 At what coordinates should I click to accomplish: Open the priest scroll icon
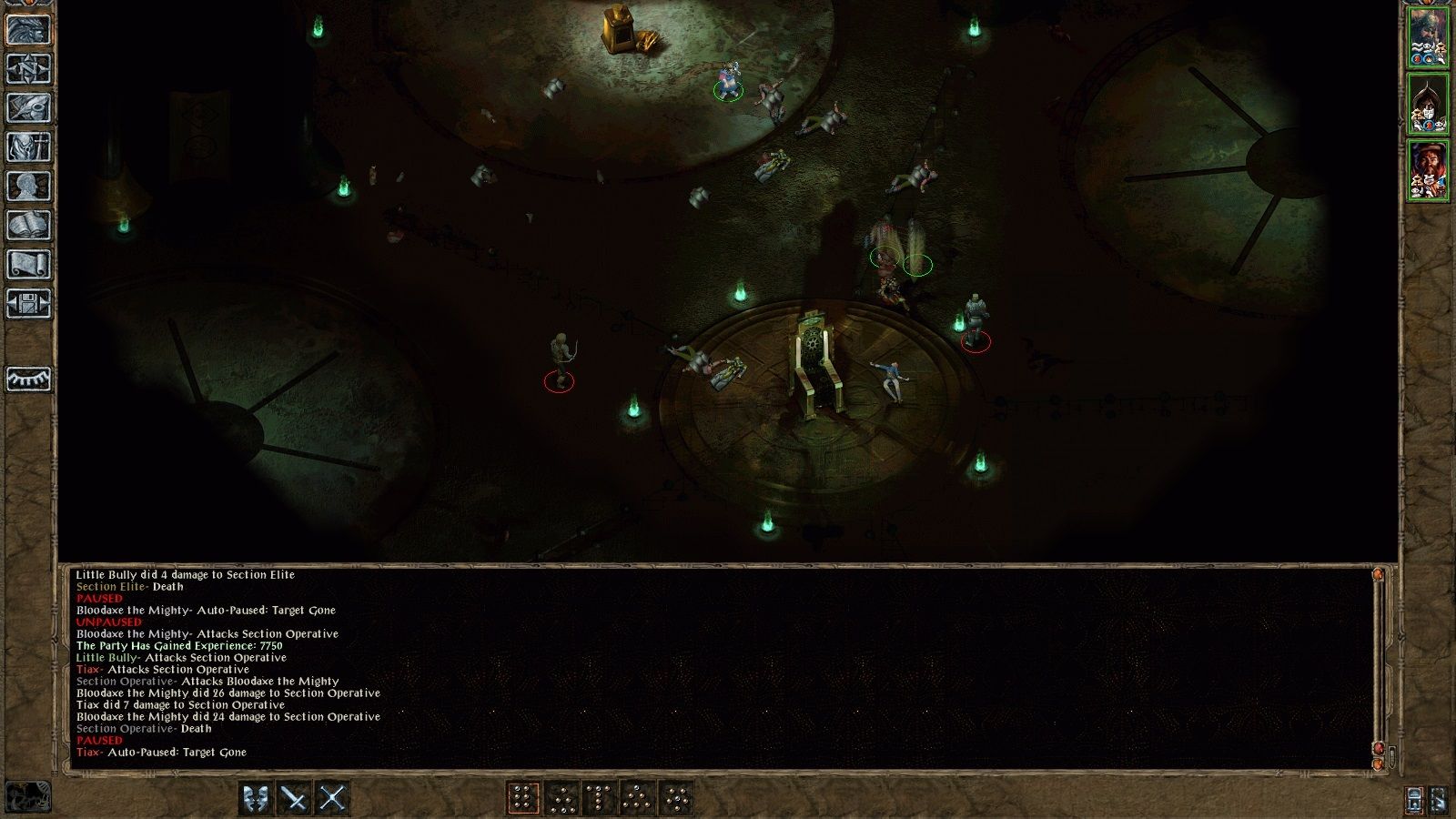click(28, 264)
